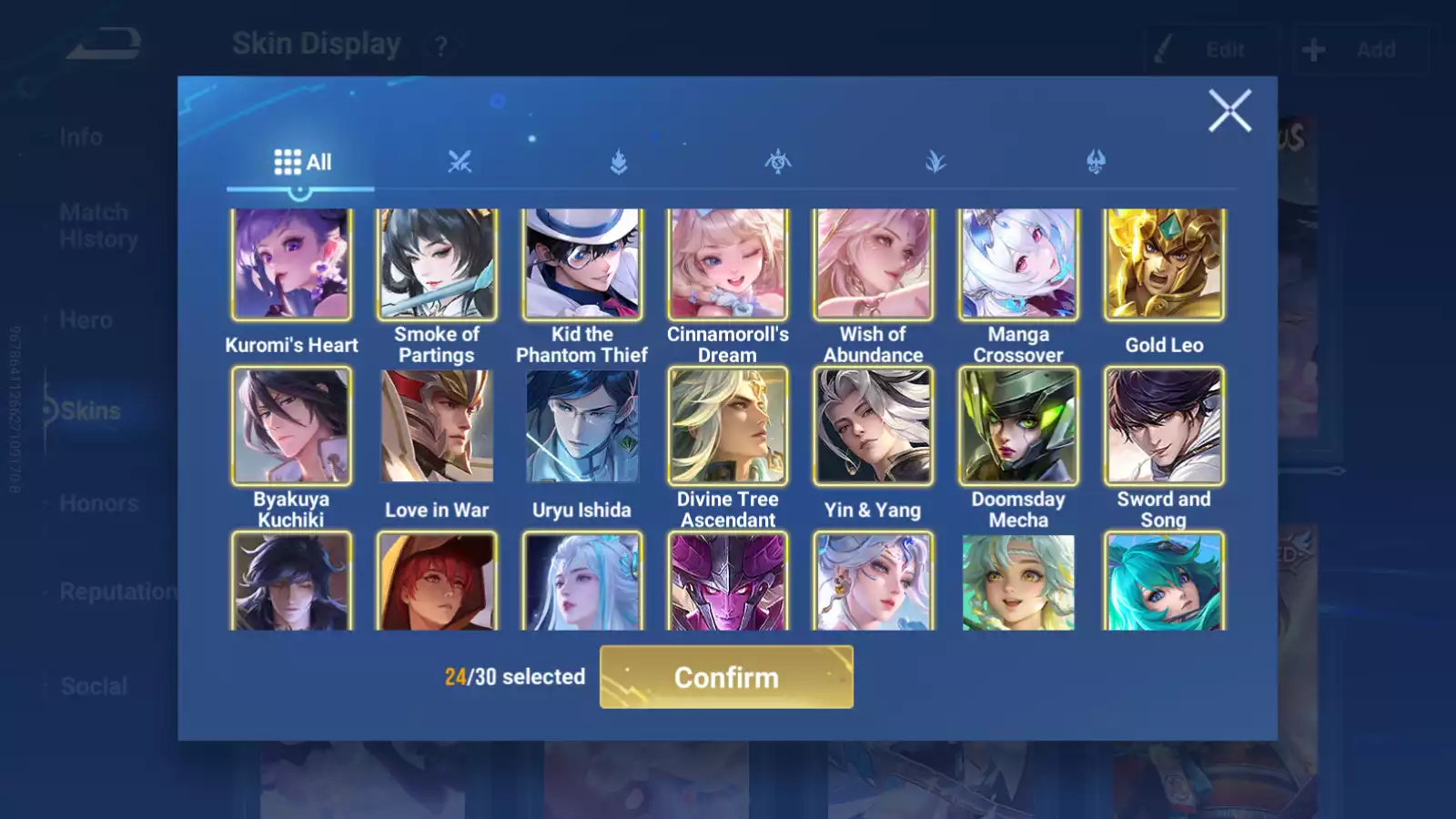The width and height of the screenshot is (1456, 819).
Task: Deselect the Kuromi's Heart skin
Action: (291, 263)
